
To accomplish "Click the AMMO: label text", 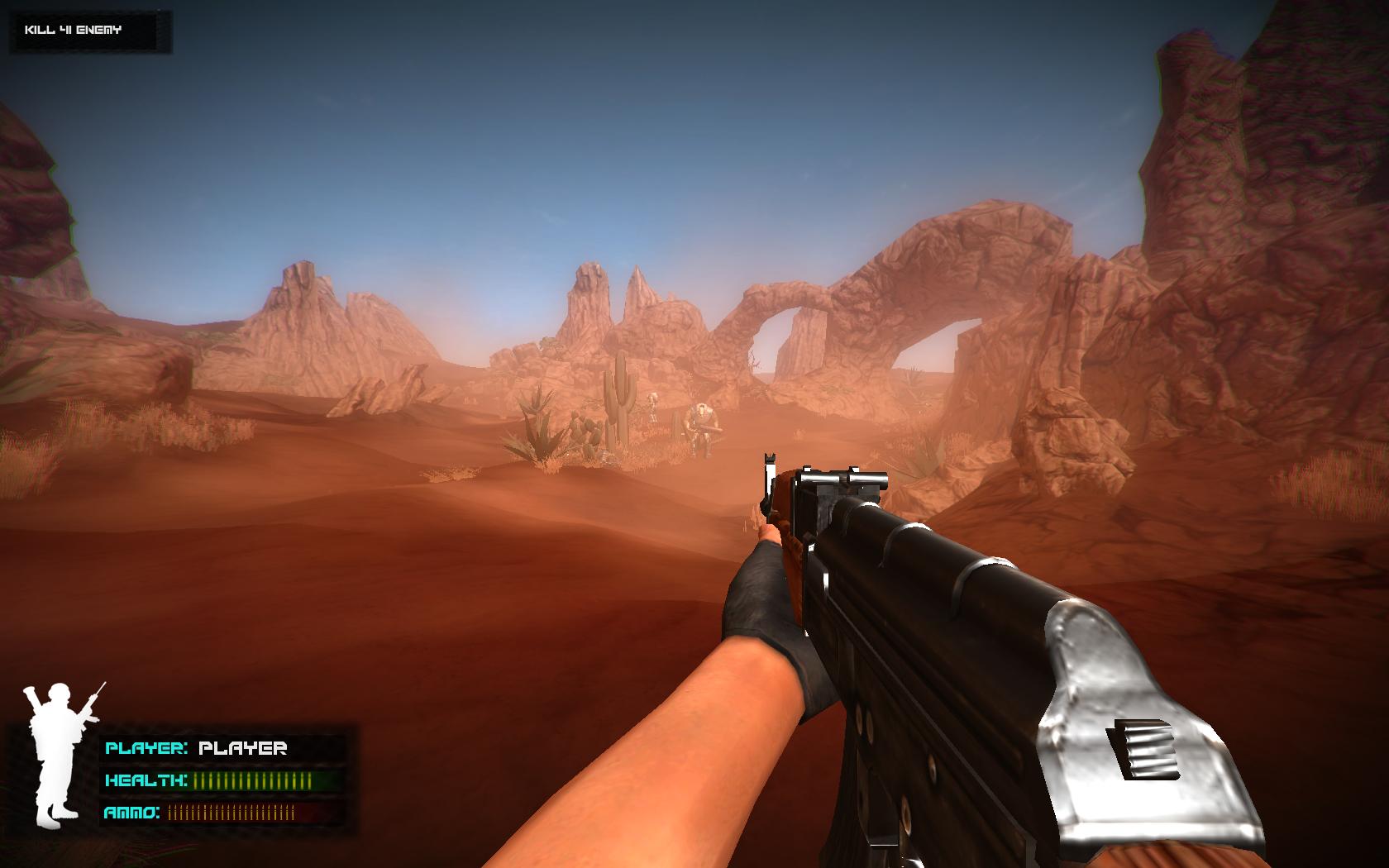I will pyautogui.click(x=131, y=812).
